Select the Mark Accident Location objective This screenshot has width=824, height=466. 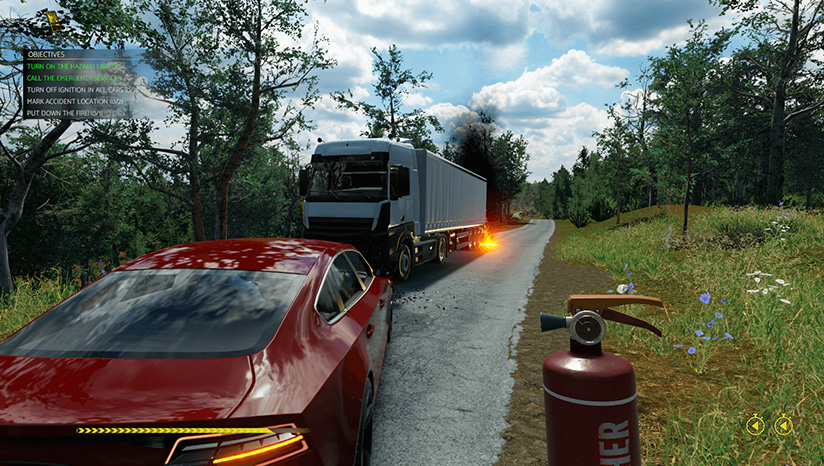[75, 101]
